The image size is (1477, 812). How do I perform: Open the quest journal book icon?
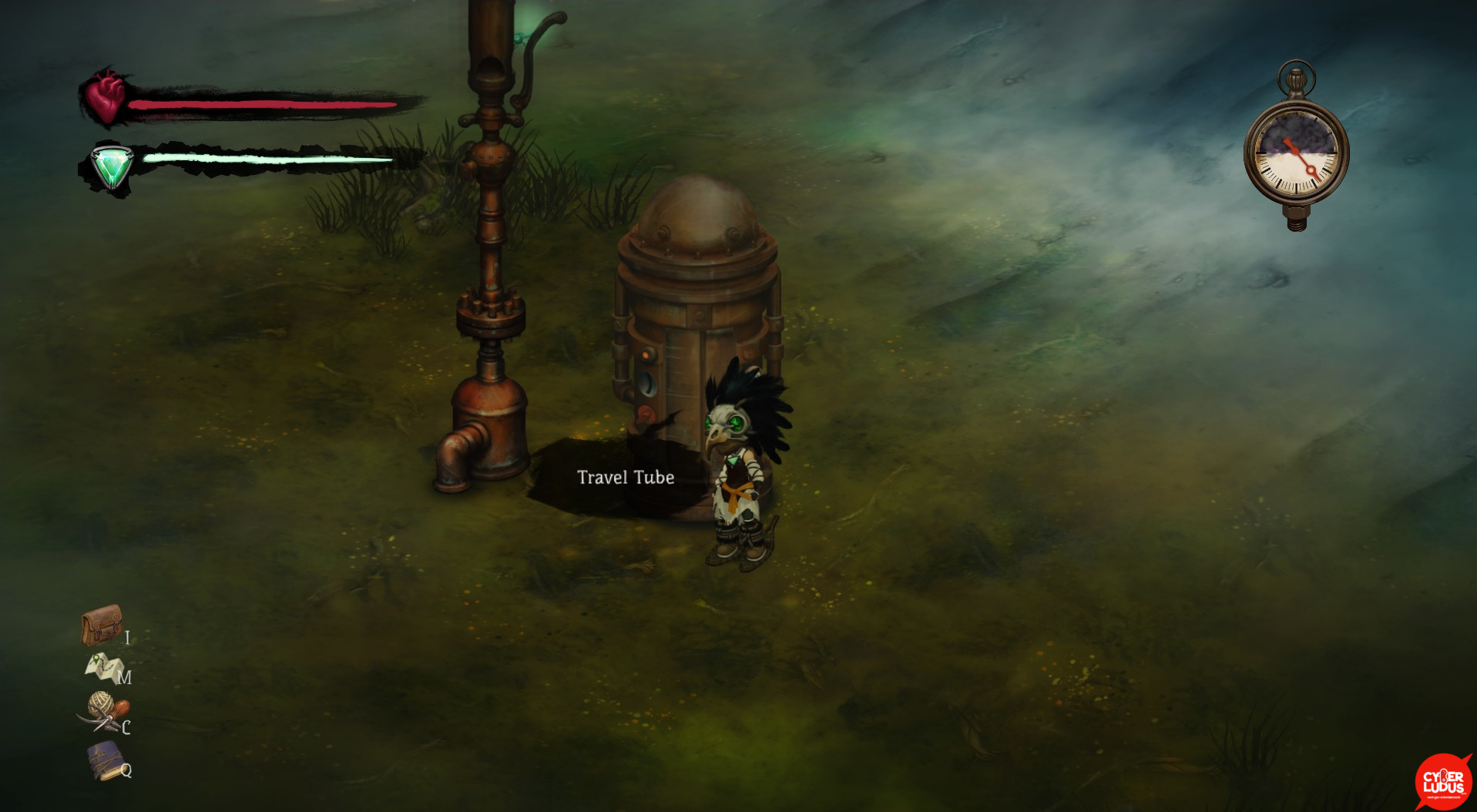(x=106, y=760)
